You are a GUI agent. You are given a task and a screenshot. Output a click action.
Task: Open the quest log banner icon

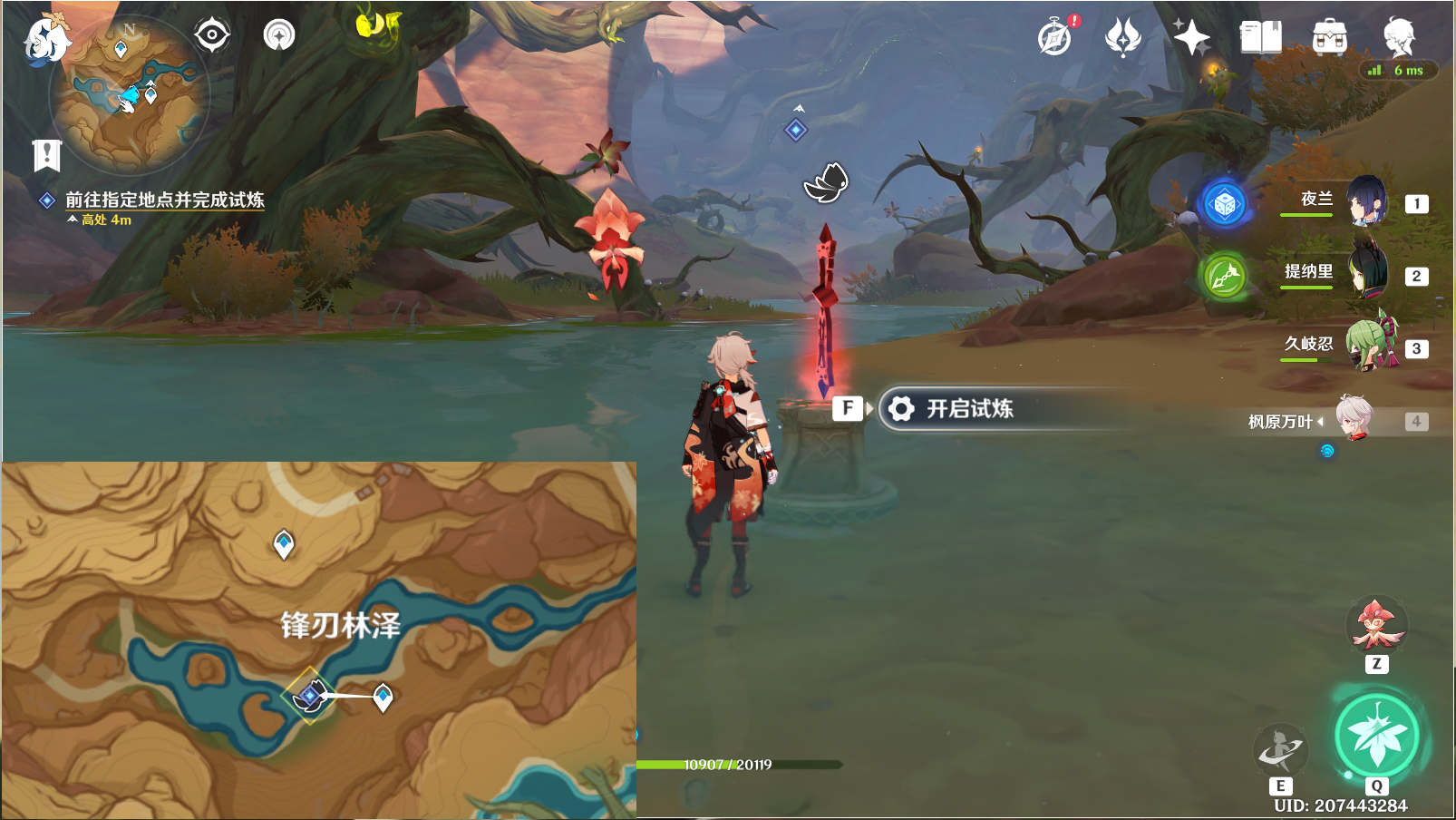click(x=46, y=155)
